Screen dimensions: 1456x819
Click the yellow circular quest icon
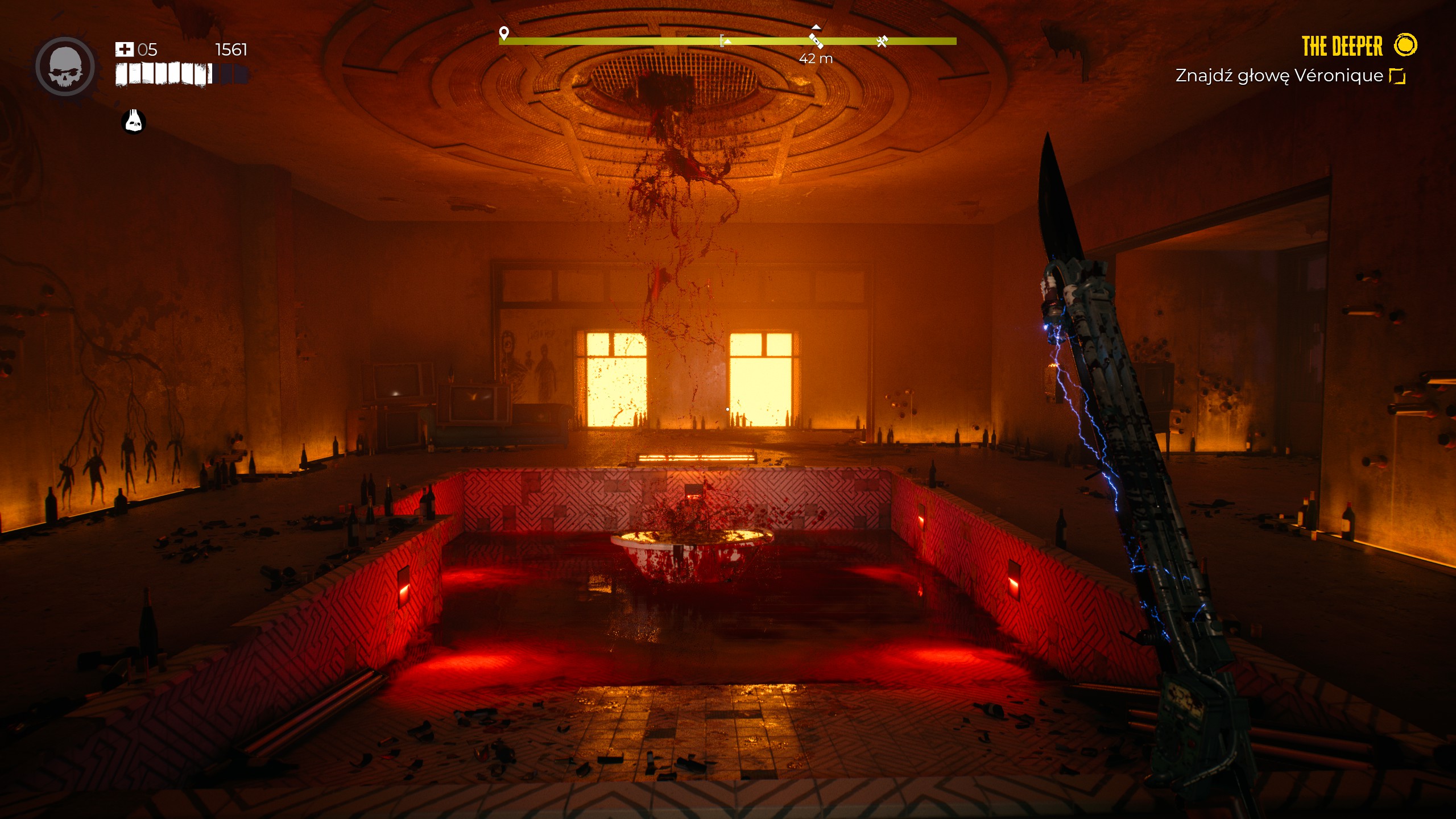pos(1405,45)
